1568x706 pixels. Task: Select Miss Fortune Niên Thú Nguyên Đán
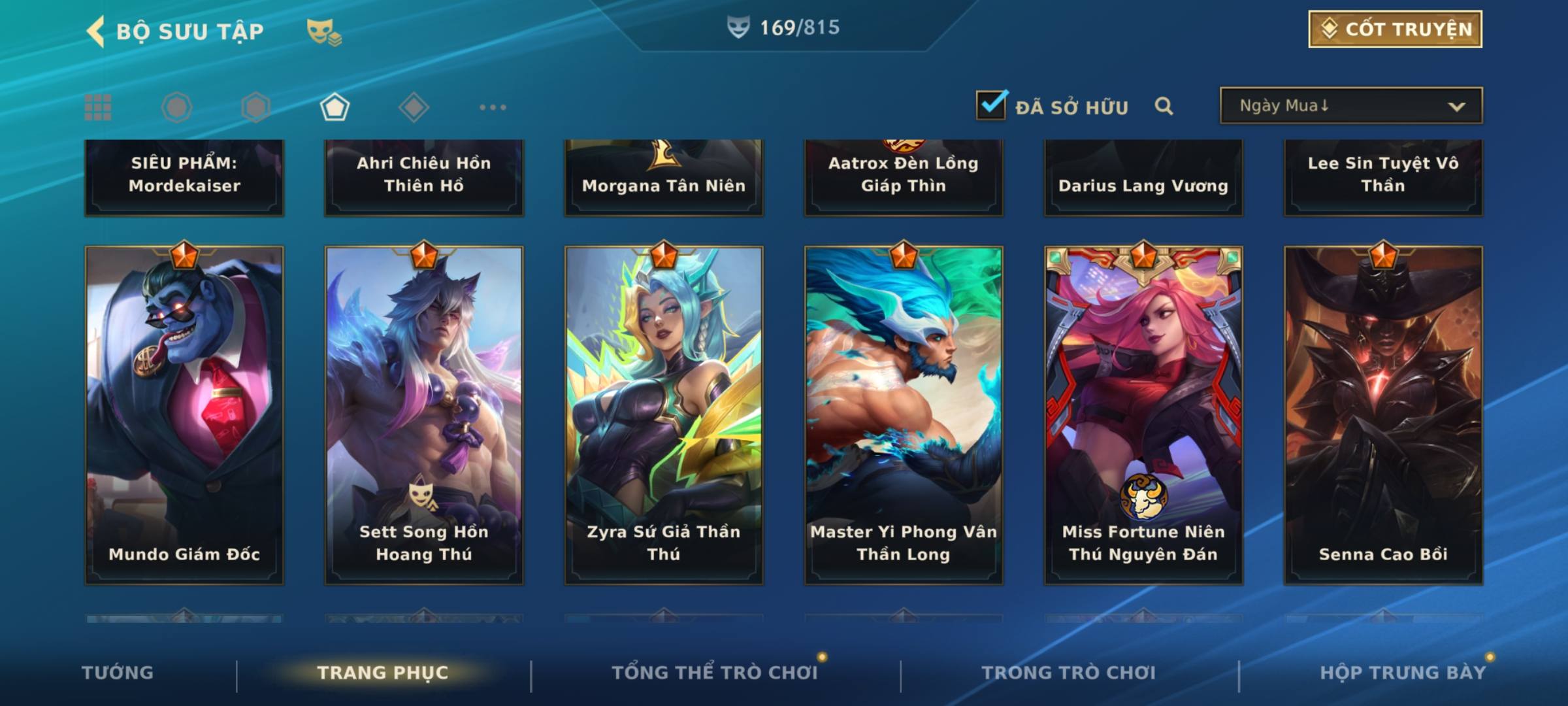[x=1143, y=414]
